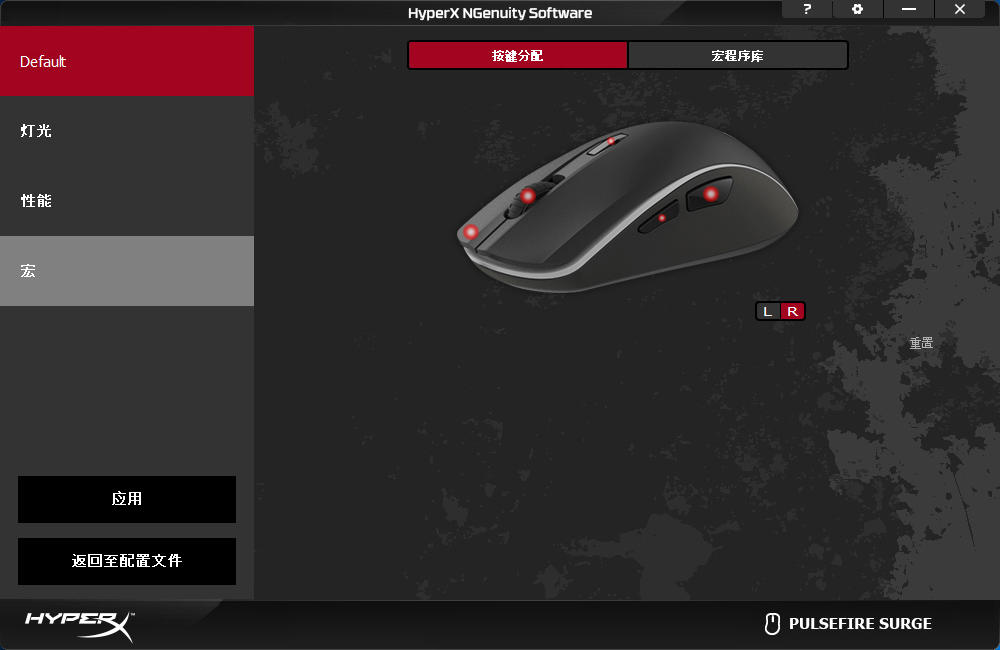Close the NGenuity window

pos(960,9)
